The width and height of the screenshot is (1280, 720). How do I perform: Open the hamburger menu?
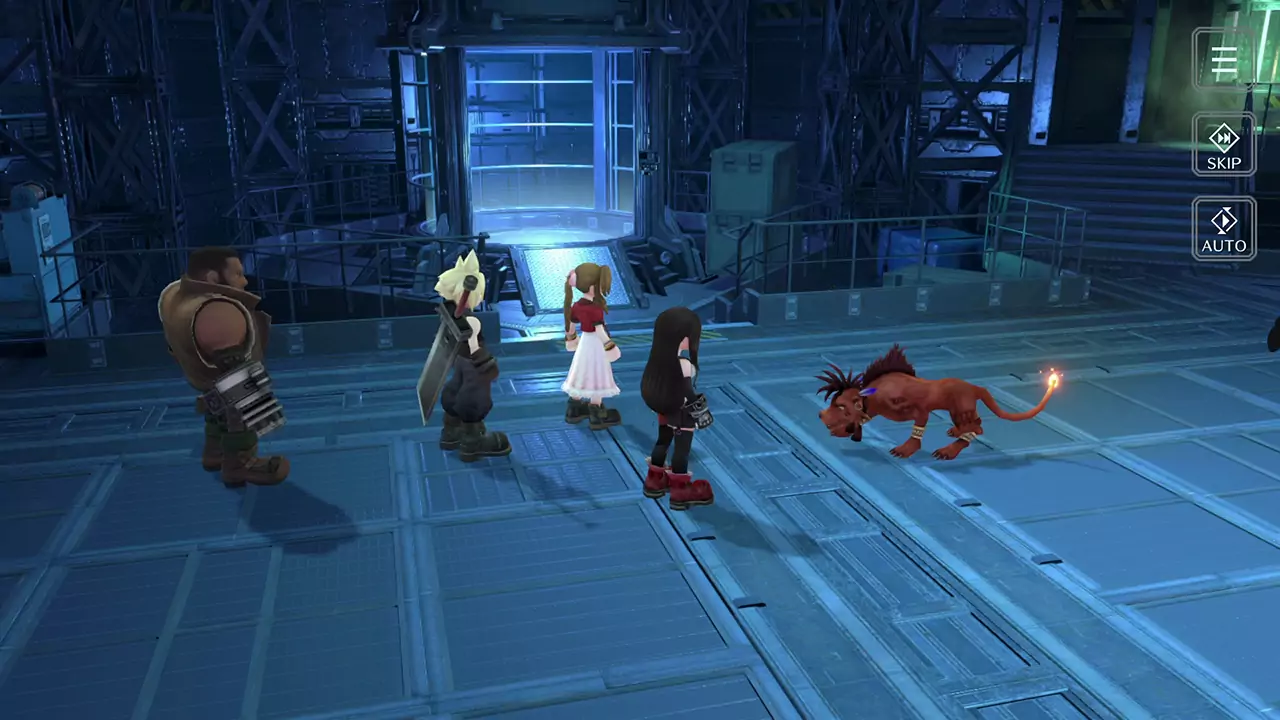coord(1224,61)
